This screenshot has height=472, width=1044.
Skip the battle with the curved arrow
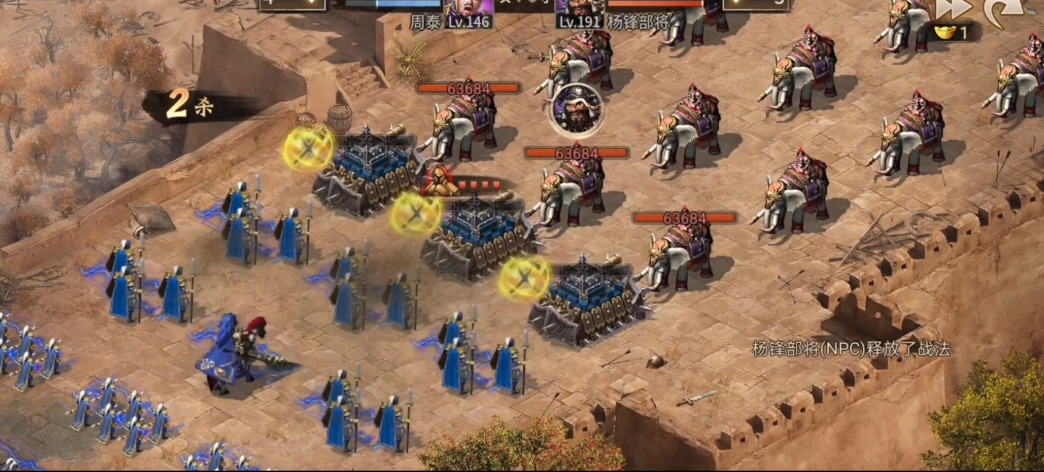coord(1001,10)
